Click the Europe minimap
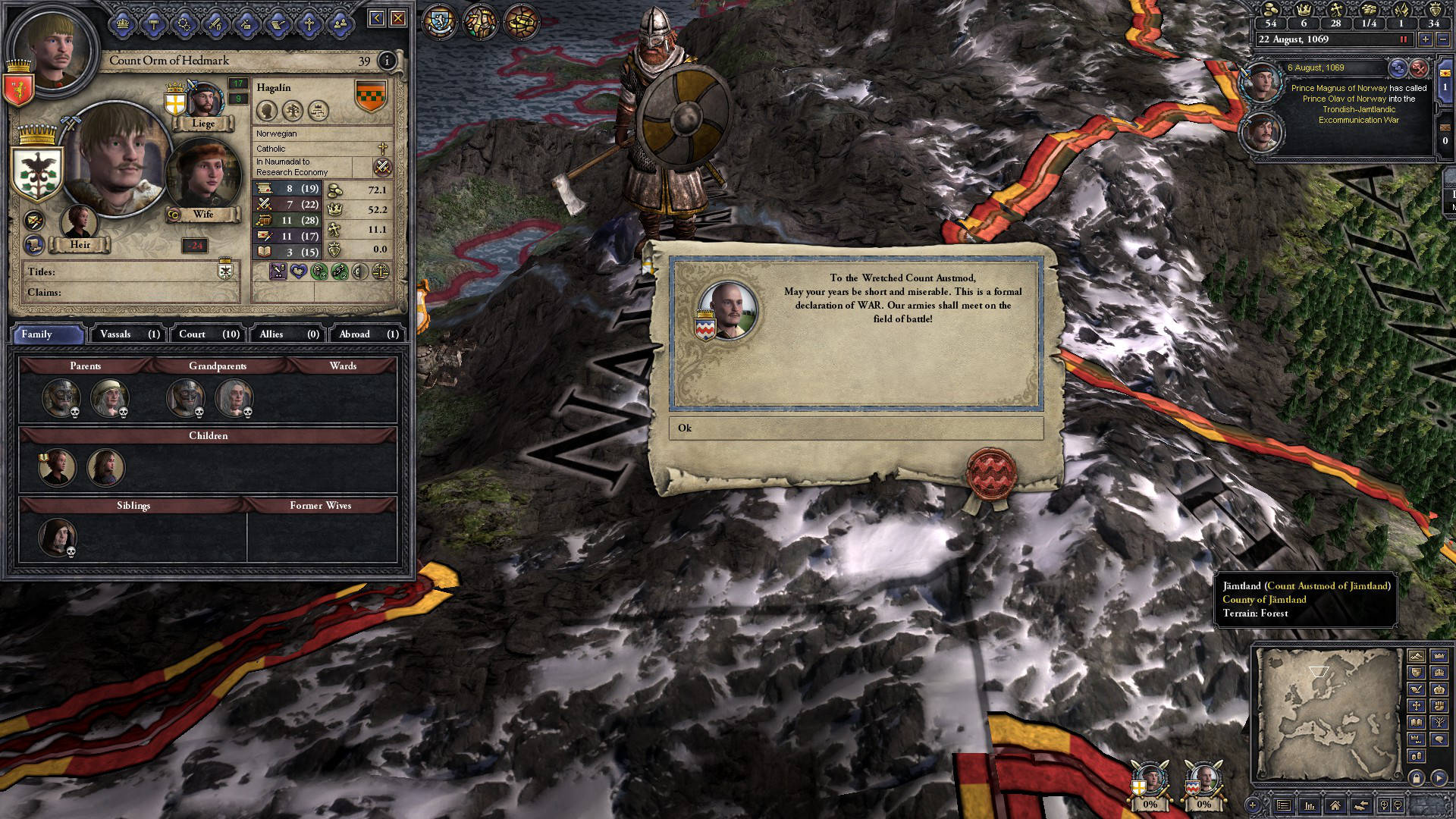Image resolution: width=1456 pixels, height=819 pixels. click(x=1327, y=713)
